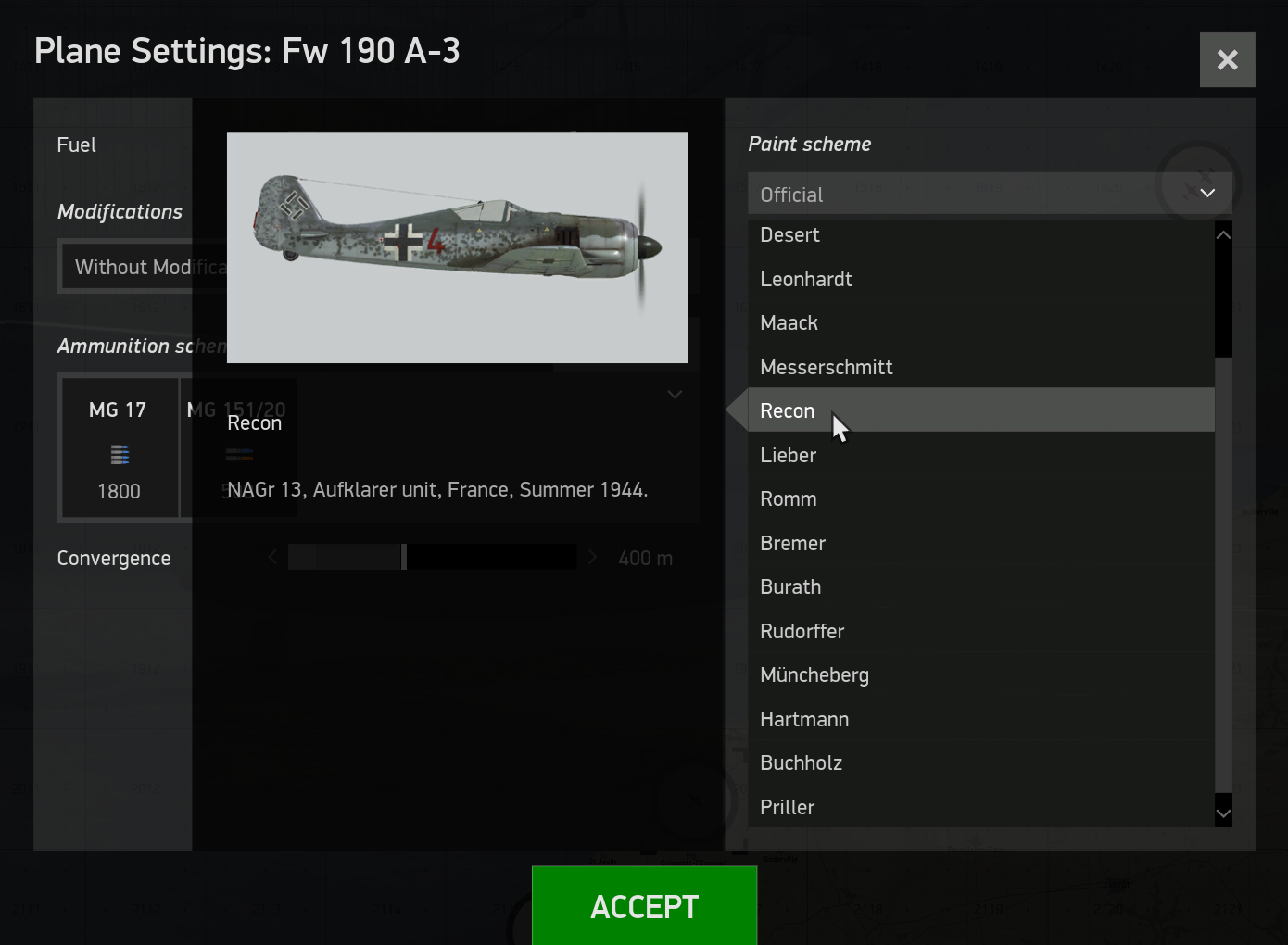Viewport: 1288px width, 945px height.
Task: Adjust the Convergence slider
Action: point(404,557)
